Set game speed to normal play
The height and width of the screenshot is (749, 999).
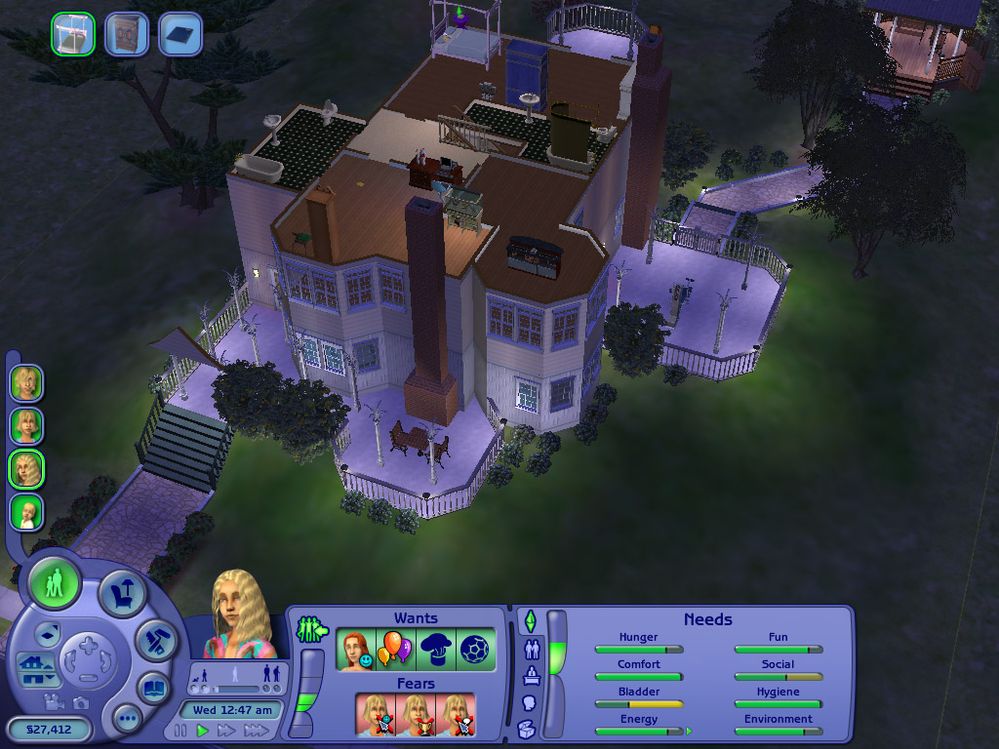[x=203, y=731]
